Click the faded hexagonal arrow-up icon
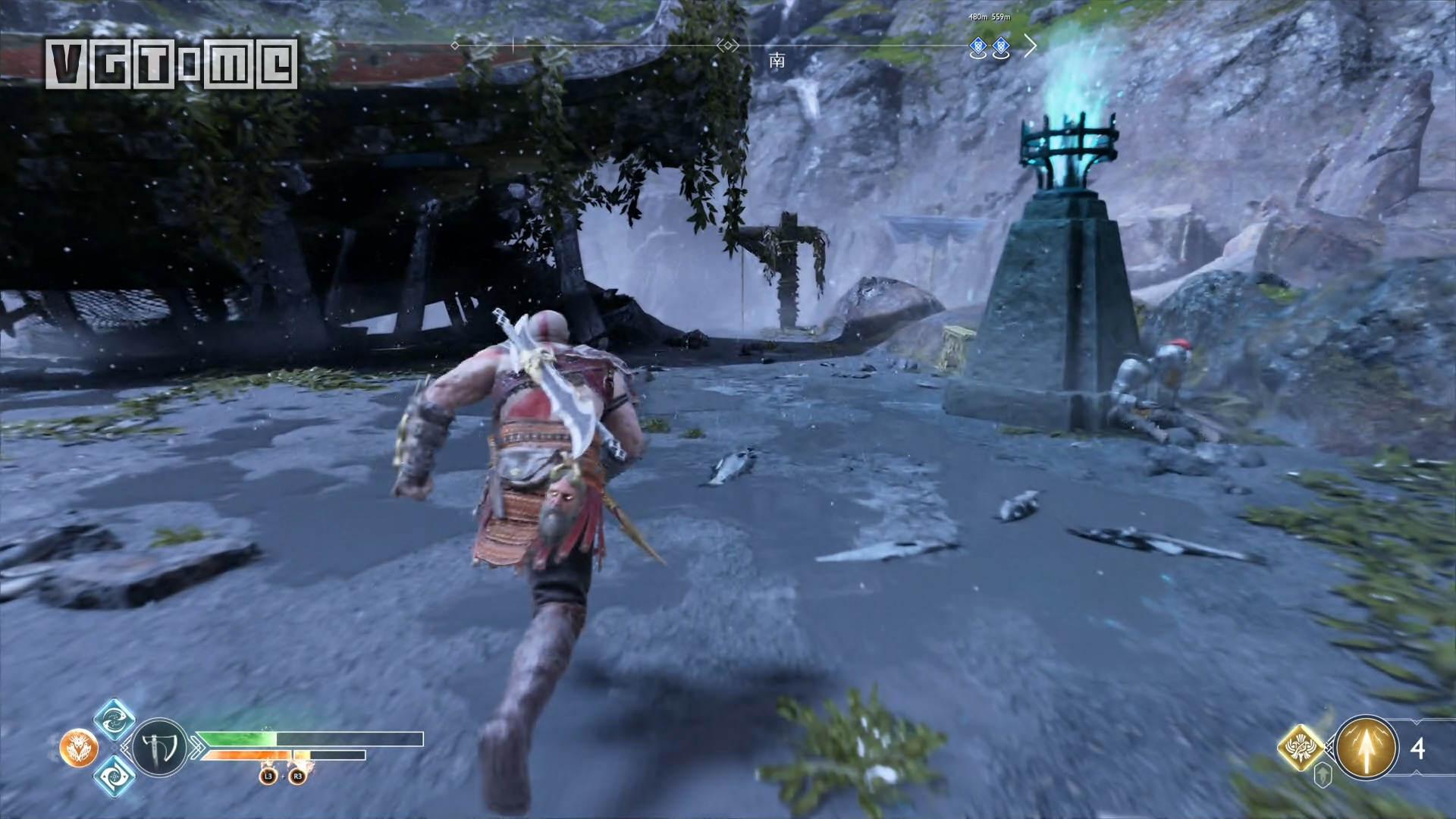Viewport: 1456px width, 819px height. pyautogui.click(x=1323, y=776)
